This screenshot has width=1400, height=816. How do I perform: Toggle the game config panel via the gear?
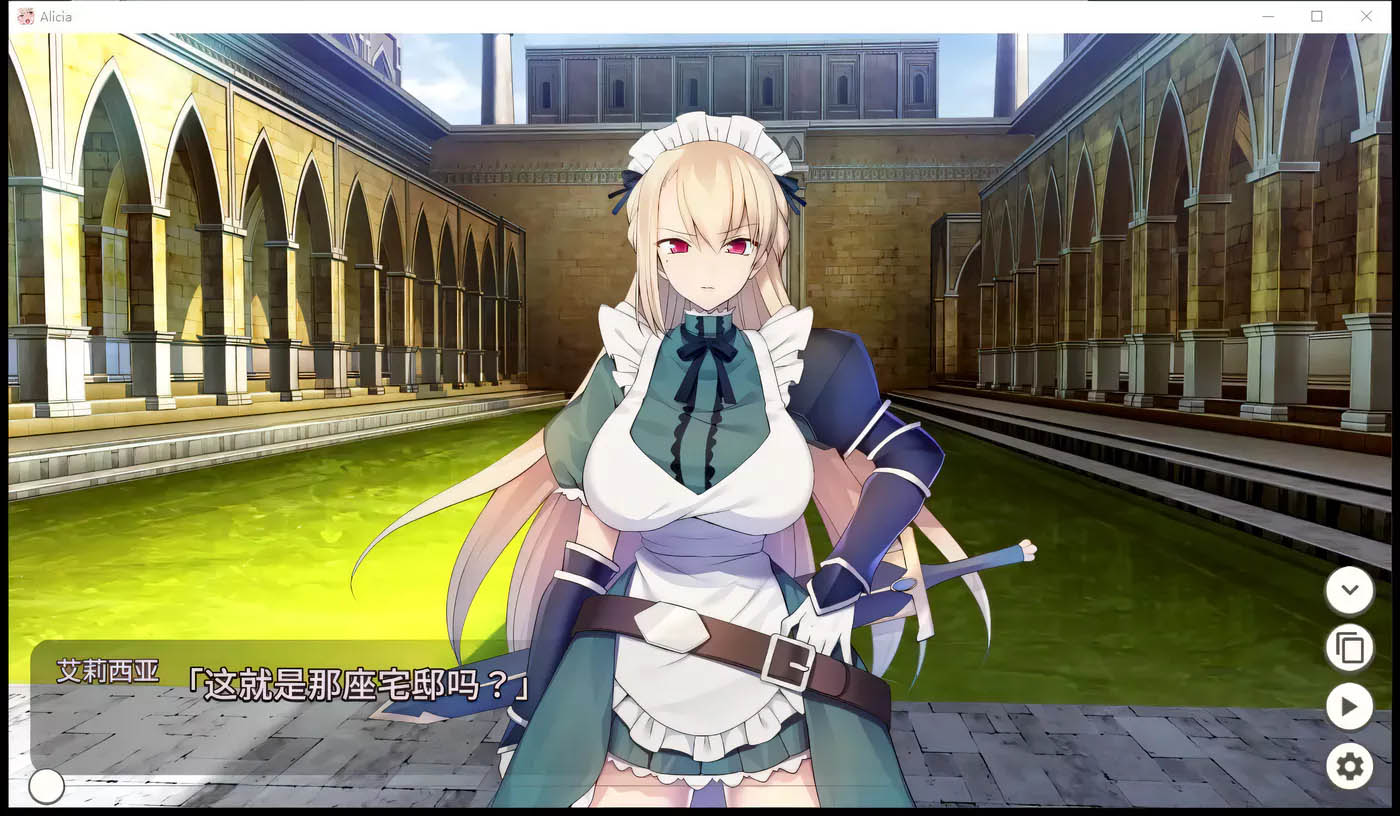[x=1349, y=766]
